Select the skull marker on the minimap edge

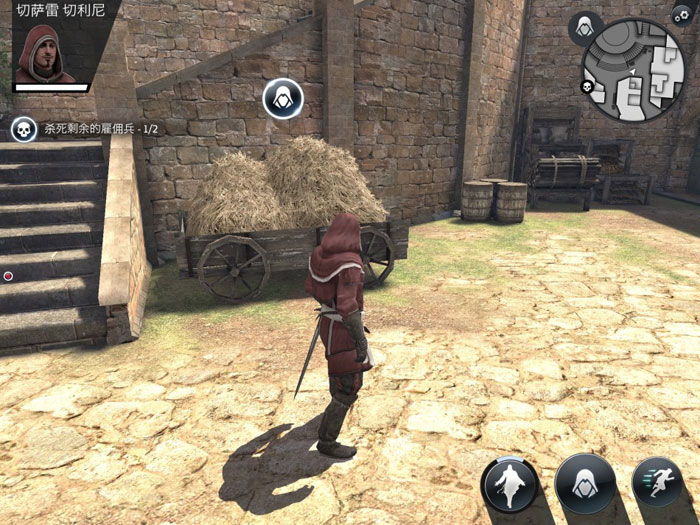[587, 87]
